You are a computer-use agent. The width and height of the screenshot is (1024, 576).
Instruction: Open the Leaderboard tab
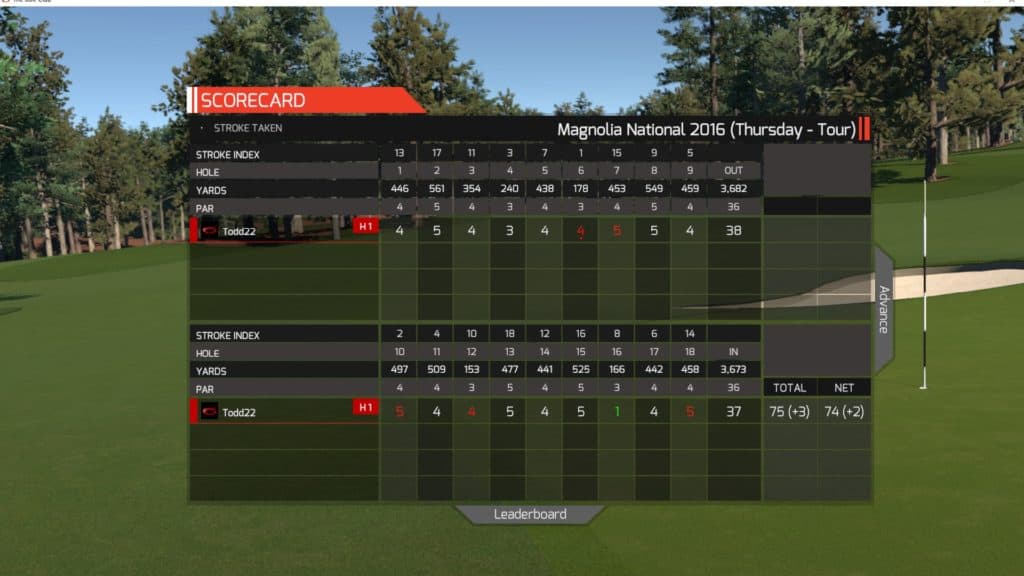point(530,514)
